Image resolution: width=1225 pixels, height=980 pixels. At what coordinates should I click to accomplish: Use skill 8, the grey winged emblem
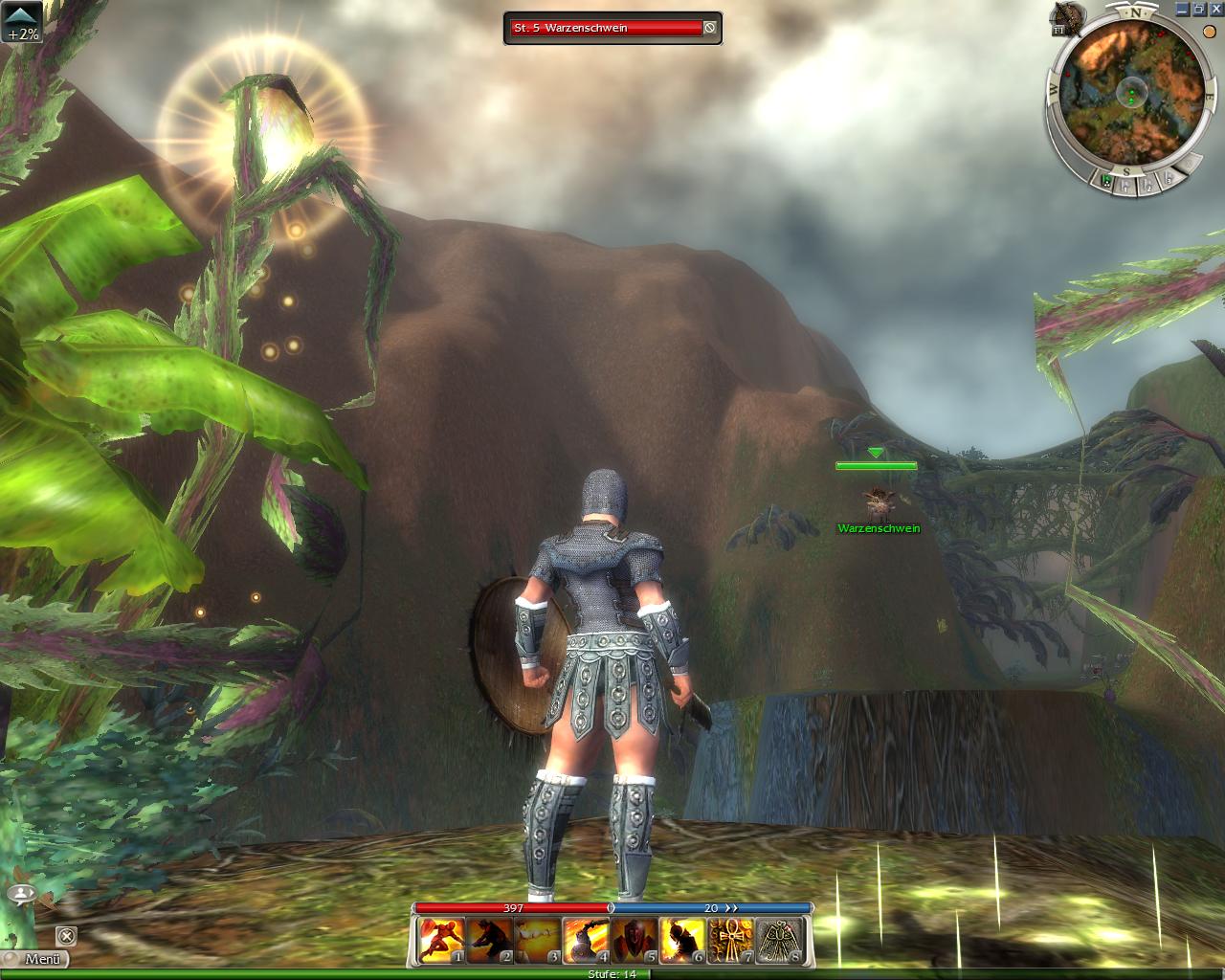[x=779, y=940]
